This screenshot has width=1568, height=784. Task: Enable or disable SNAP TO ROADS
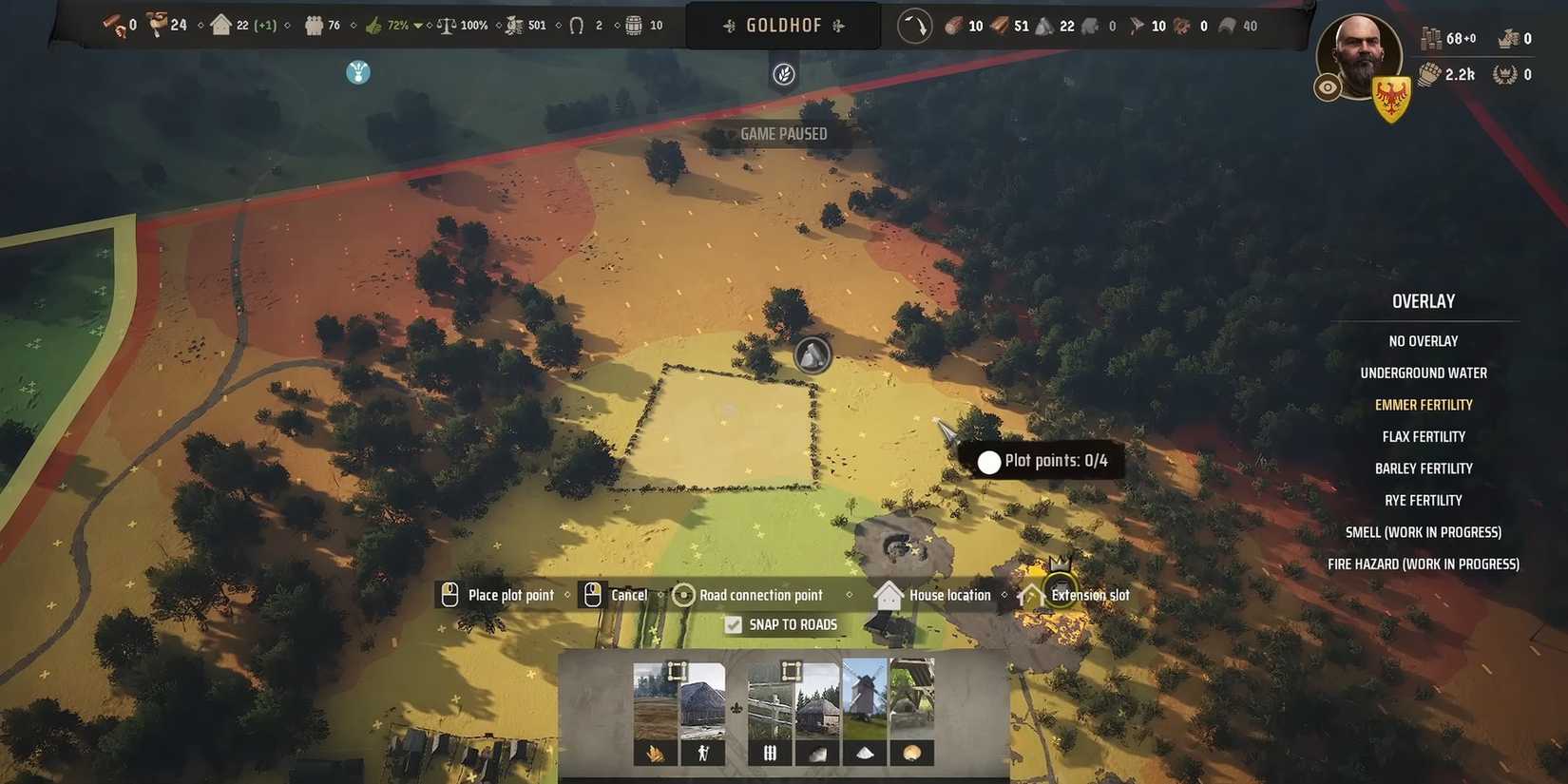pos(734,624)
